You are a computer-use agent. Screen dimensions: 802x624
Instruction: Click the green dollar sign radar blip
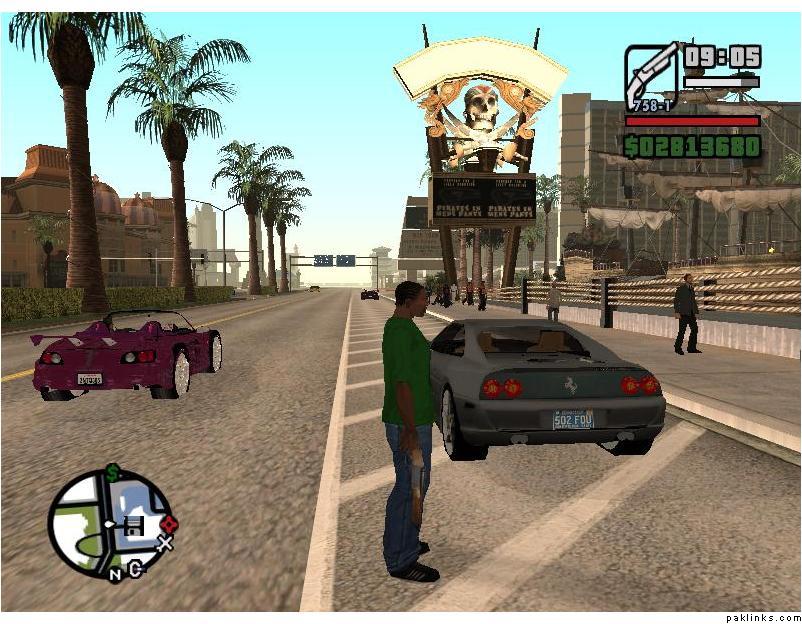pos(113,471)
